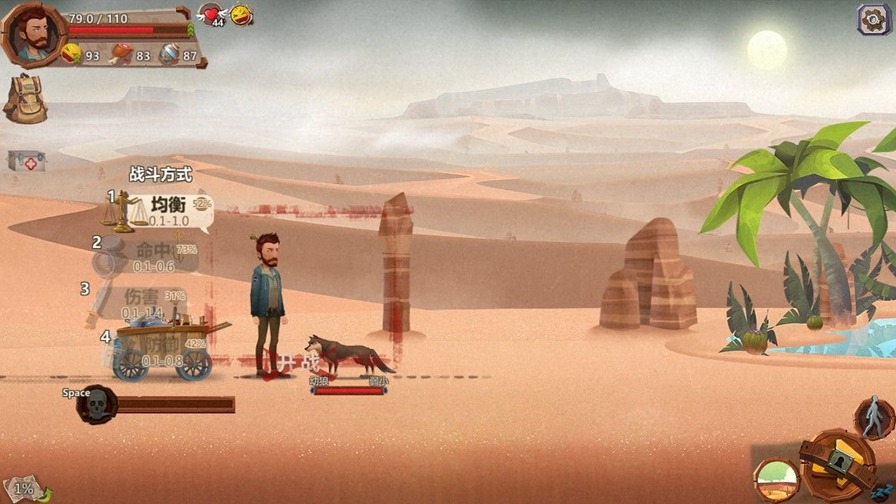The width and height of the screenshot is (896, 504).
Task: Activate the skull attack button
Action: [97, 404]
